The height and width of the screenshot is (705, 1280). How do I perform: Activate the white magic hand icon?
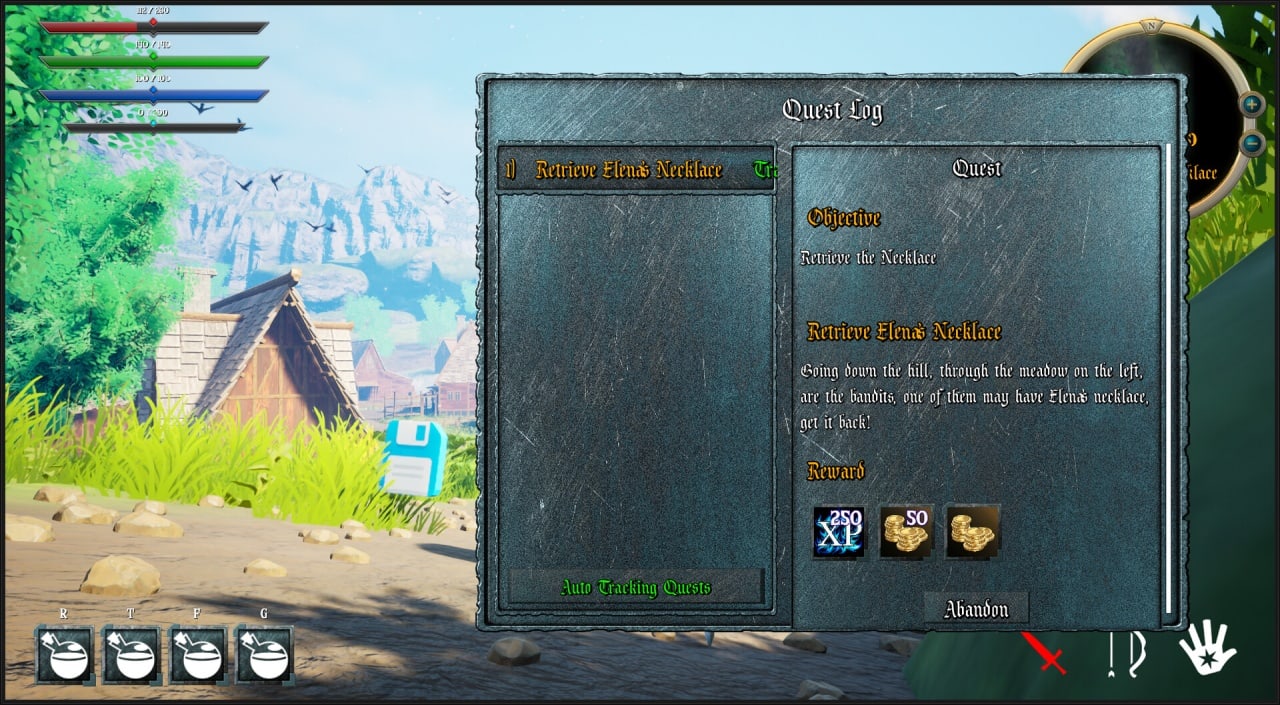(1207, 648)
